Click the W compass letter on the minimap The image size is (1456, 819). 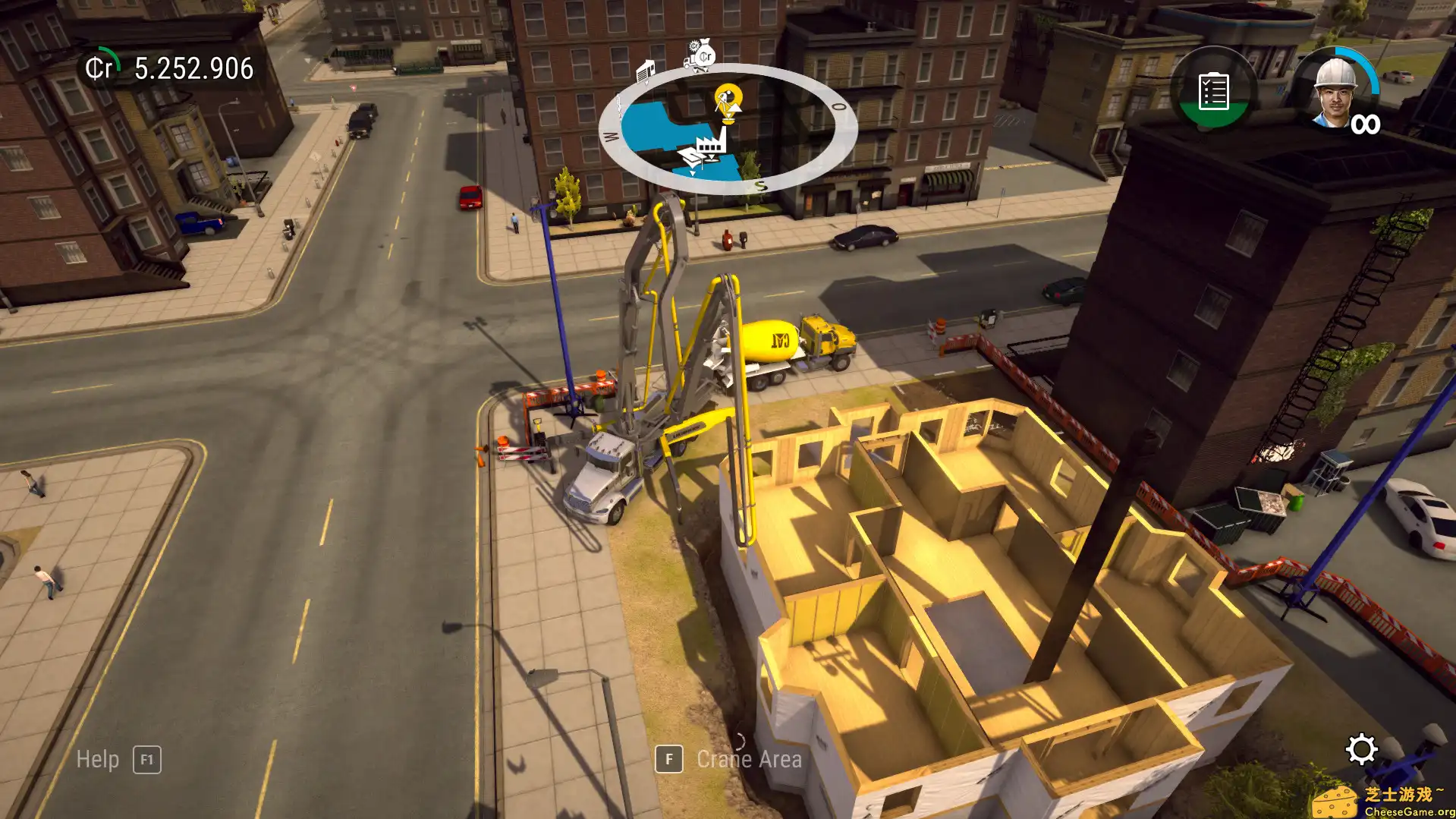pos(612,136)
